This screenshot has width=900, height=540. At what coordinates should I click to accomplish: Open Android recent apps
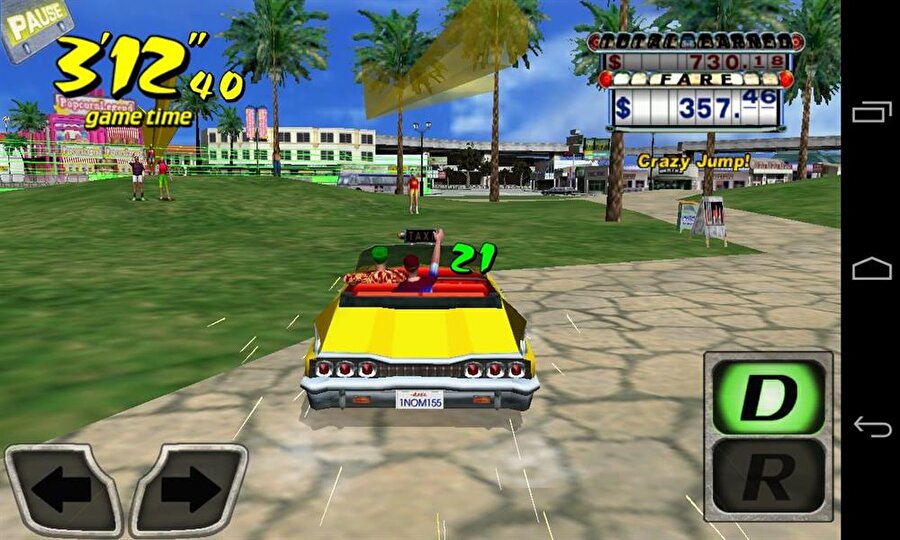tap(871, 112)
